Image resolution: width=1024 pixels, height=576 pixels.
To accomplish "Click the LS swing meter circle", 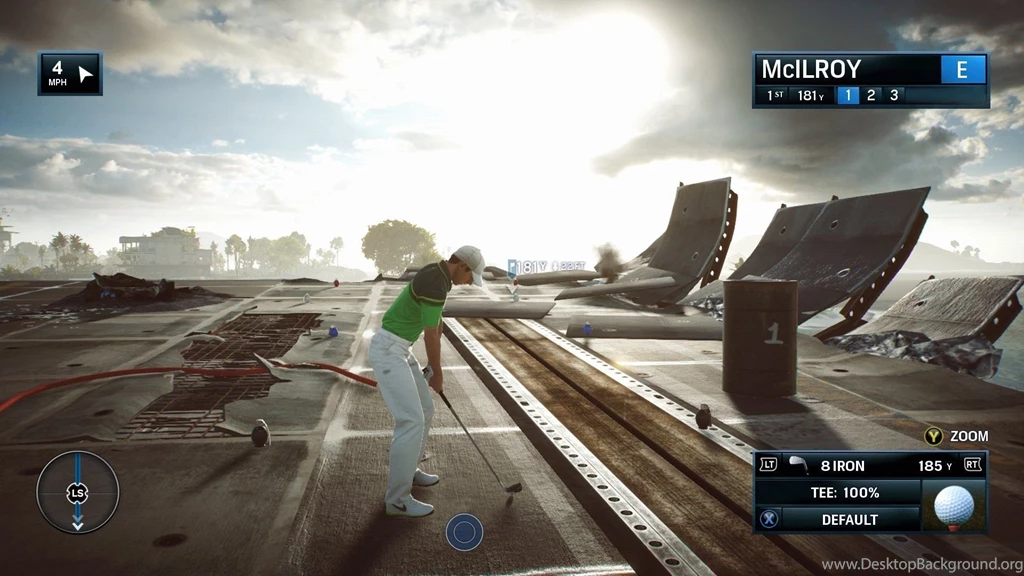I will (x=77, y=492).
